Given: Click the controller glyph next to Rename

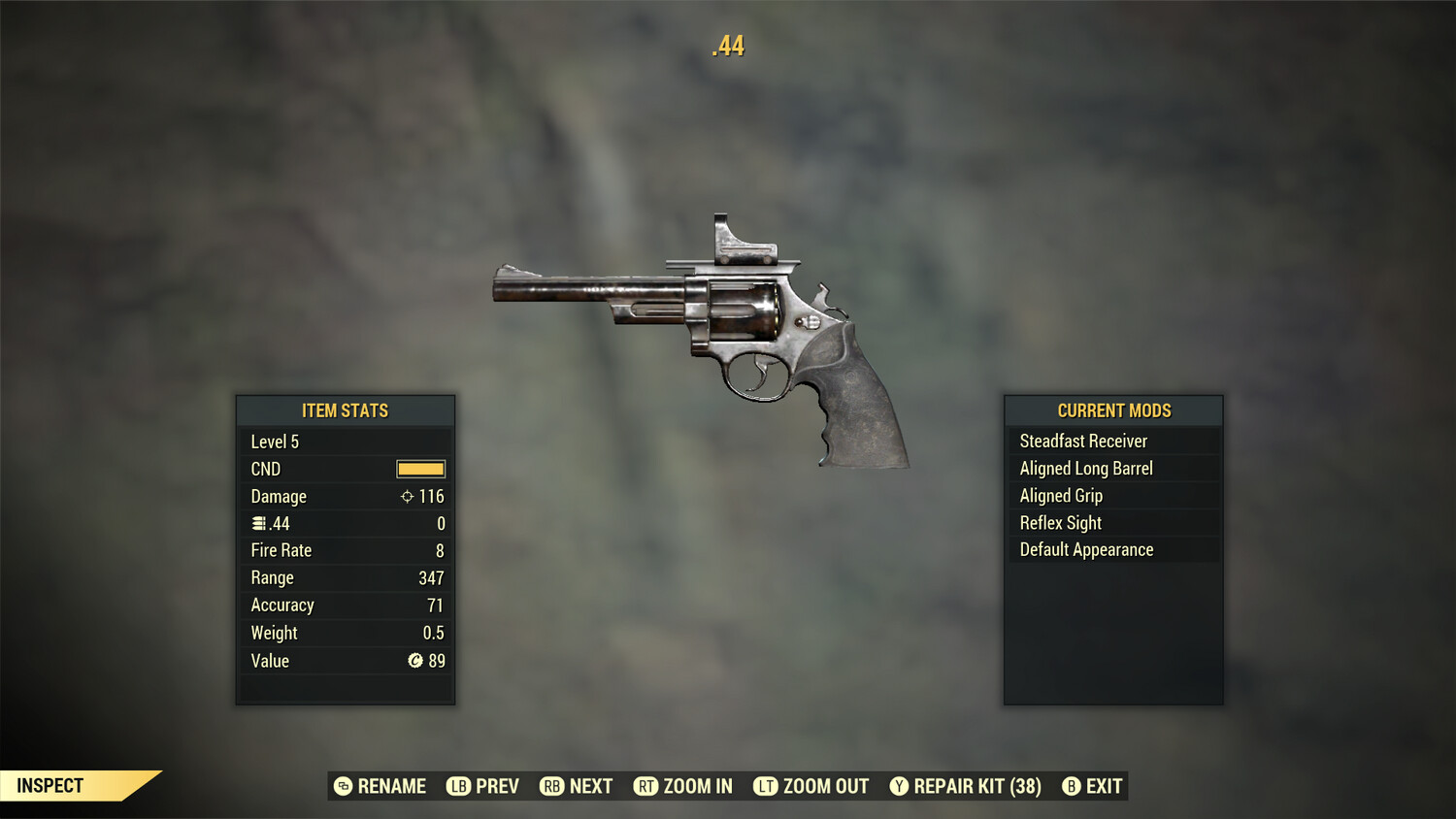Looking at the screenshot, I should [342, 786].
